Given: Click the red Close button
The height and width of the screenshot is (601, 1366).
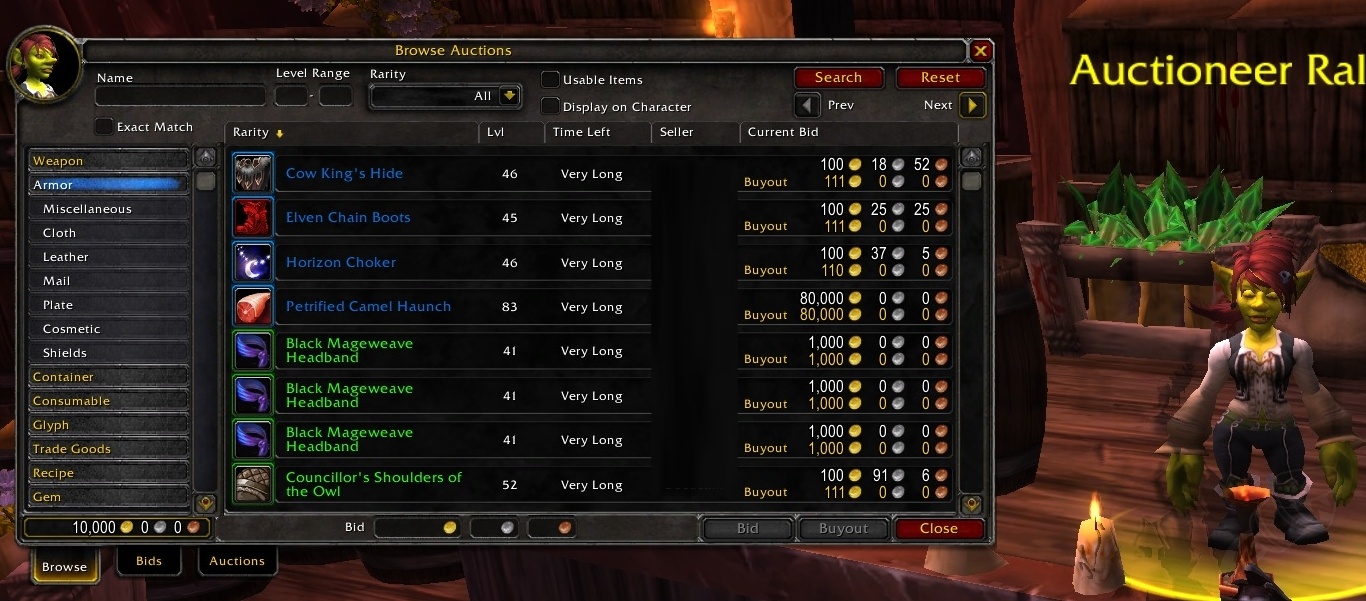Looking at the screenshot, I should tap(938, 529).
